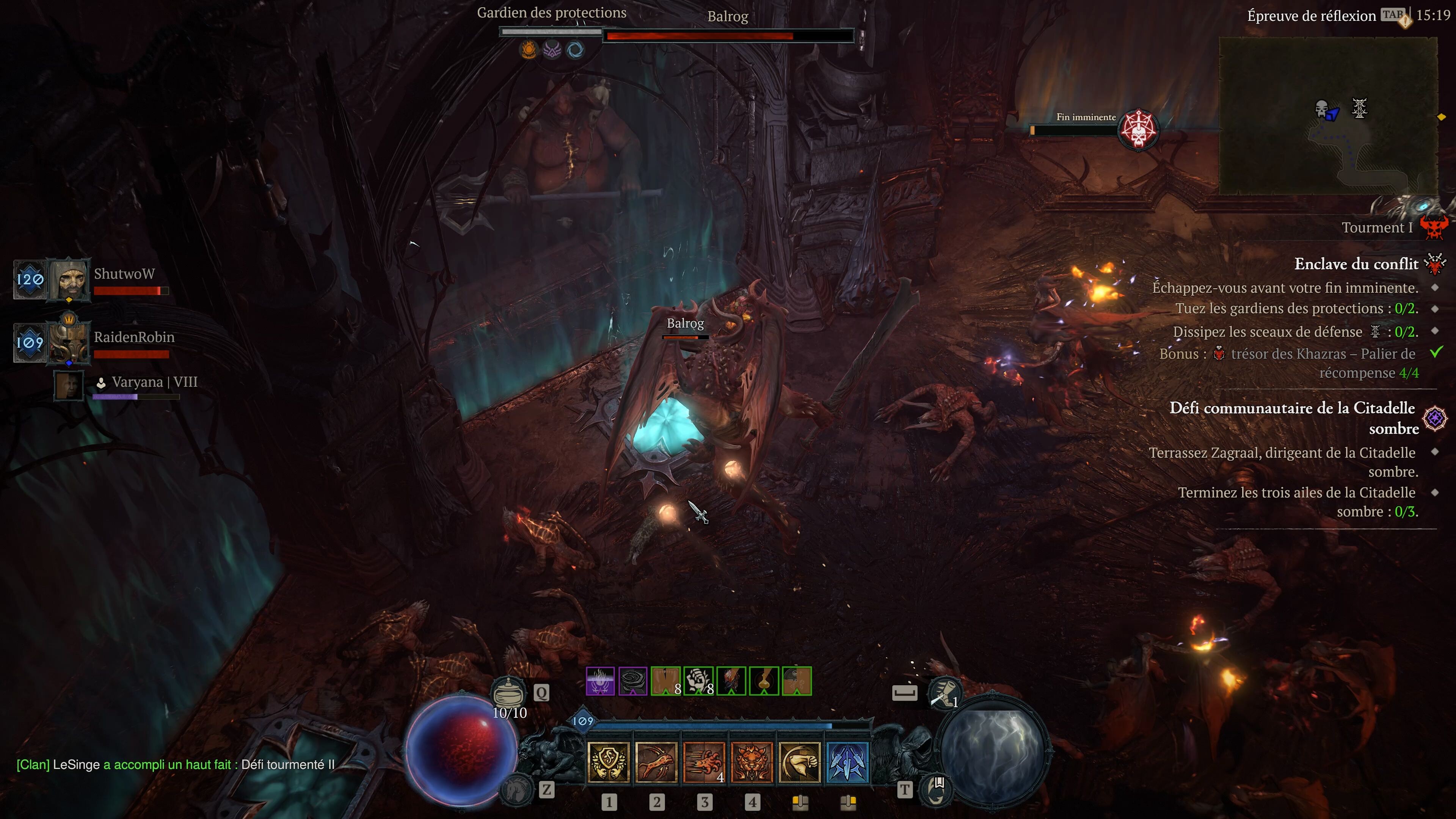This screenshot has width=1456, height=819.
Task: Inspect the purple flame buff icon
Action: pyautogui.click(x=600, y=681)
